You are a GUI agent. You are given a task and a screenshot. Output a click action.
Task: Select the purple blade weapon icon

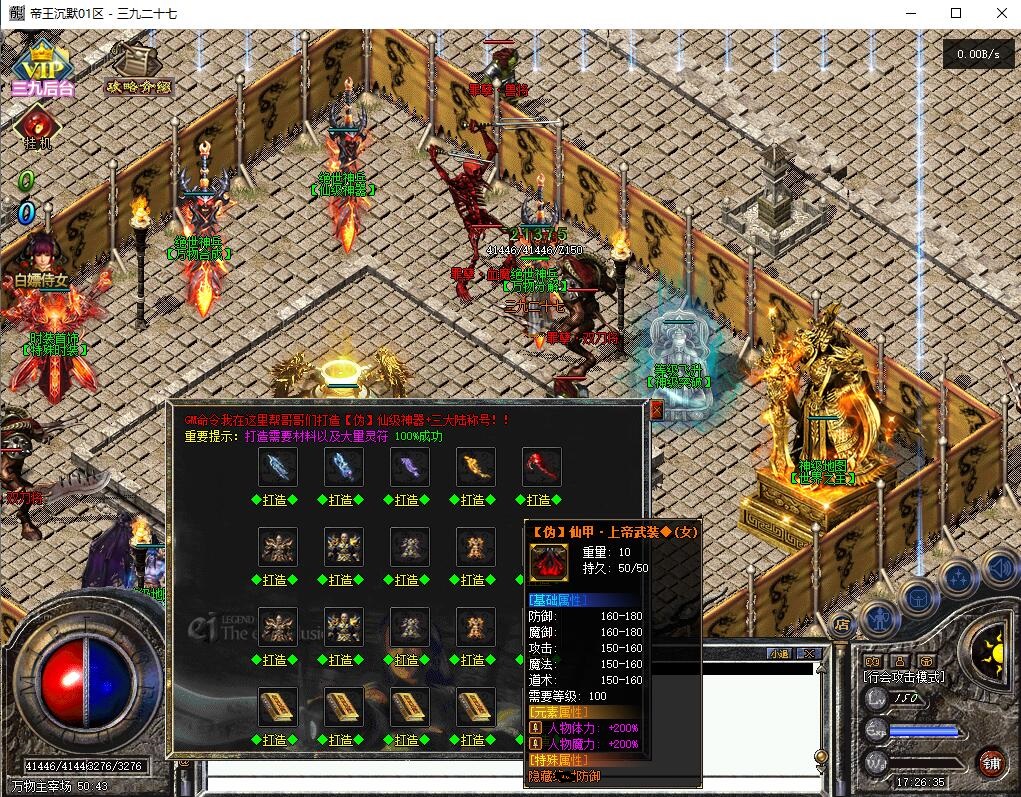point(409,467)
